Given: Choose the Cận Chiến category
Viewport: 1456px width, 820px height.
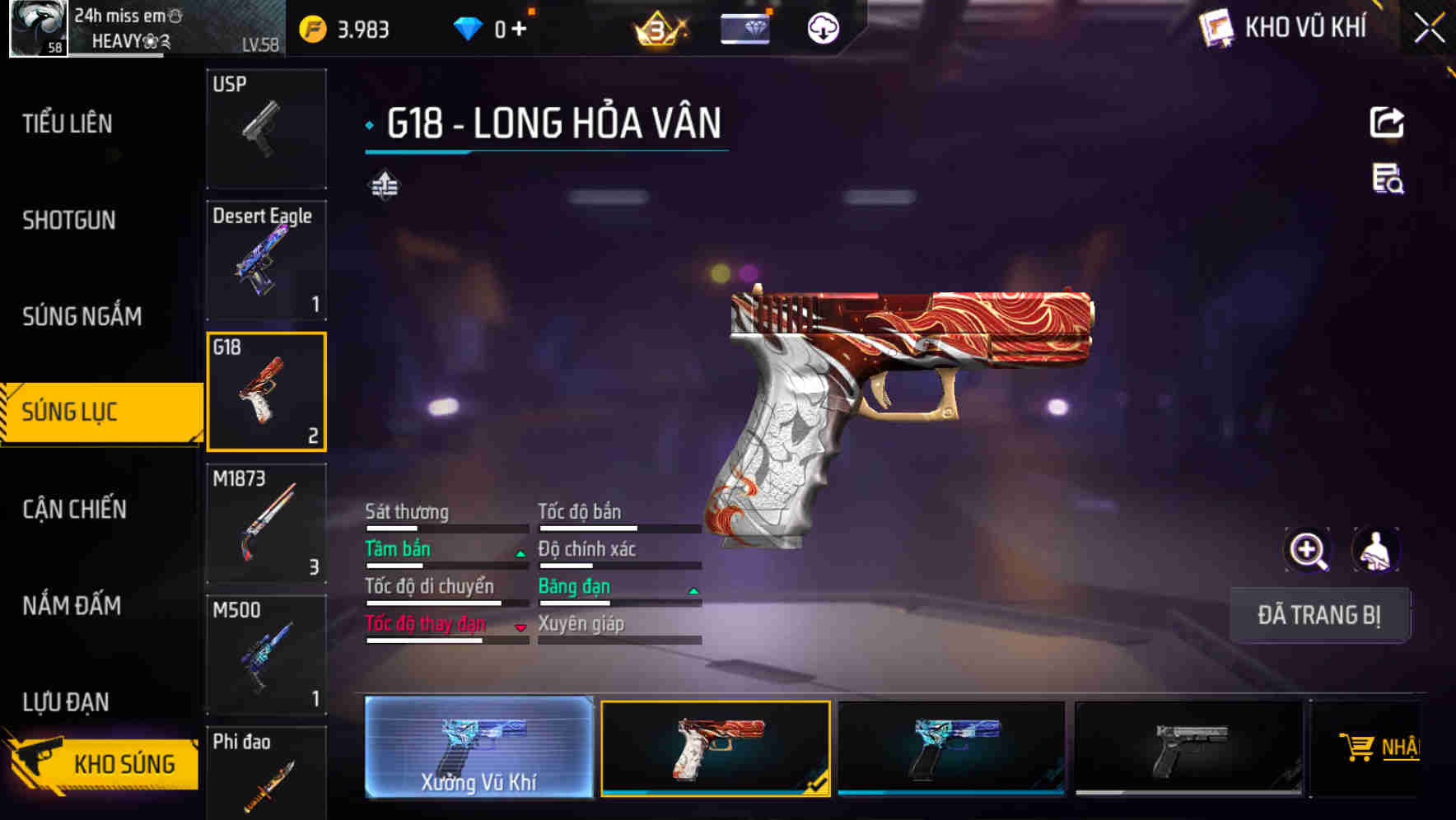Looking at the screenshot, I should click(74, 509).
